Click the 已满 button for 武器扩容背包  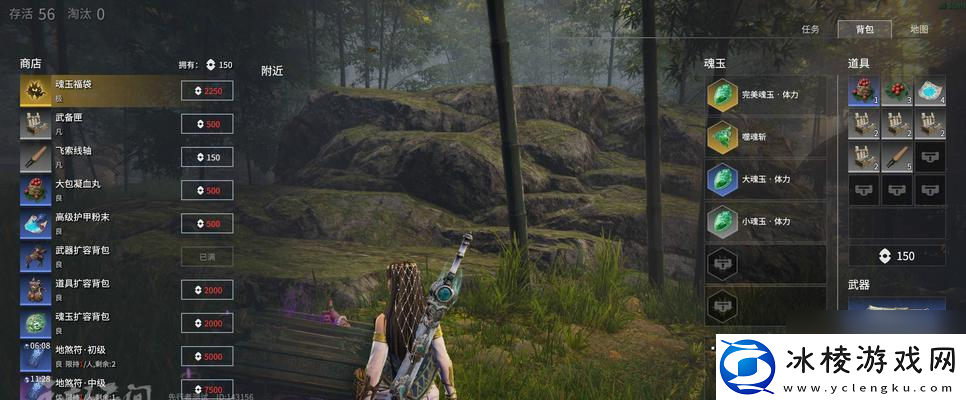(207, 257)
